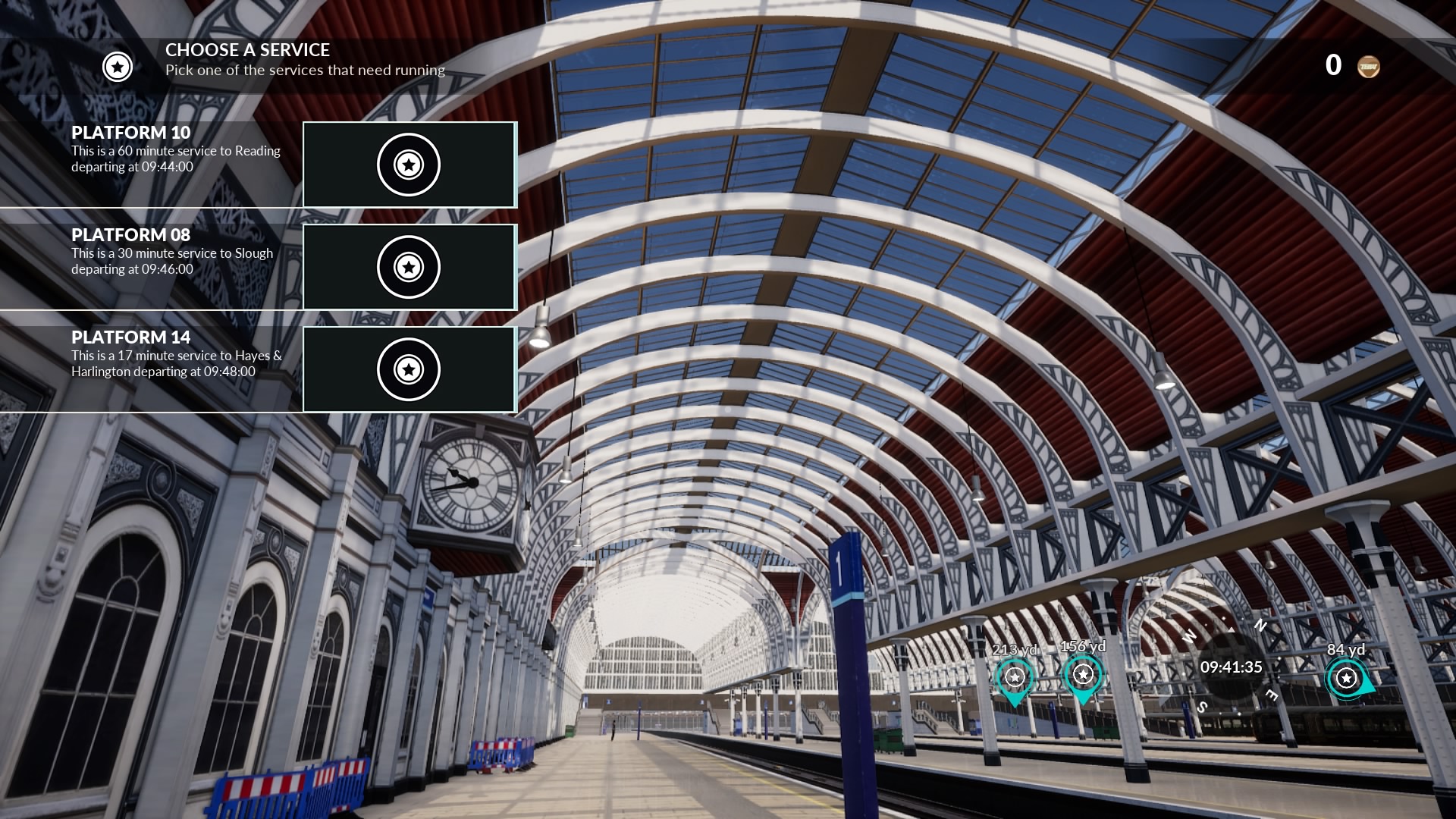
Task: Click the compass N marker on the HUD
Action: pyautogui.click(x=1261, y=625)
